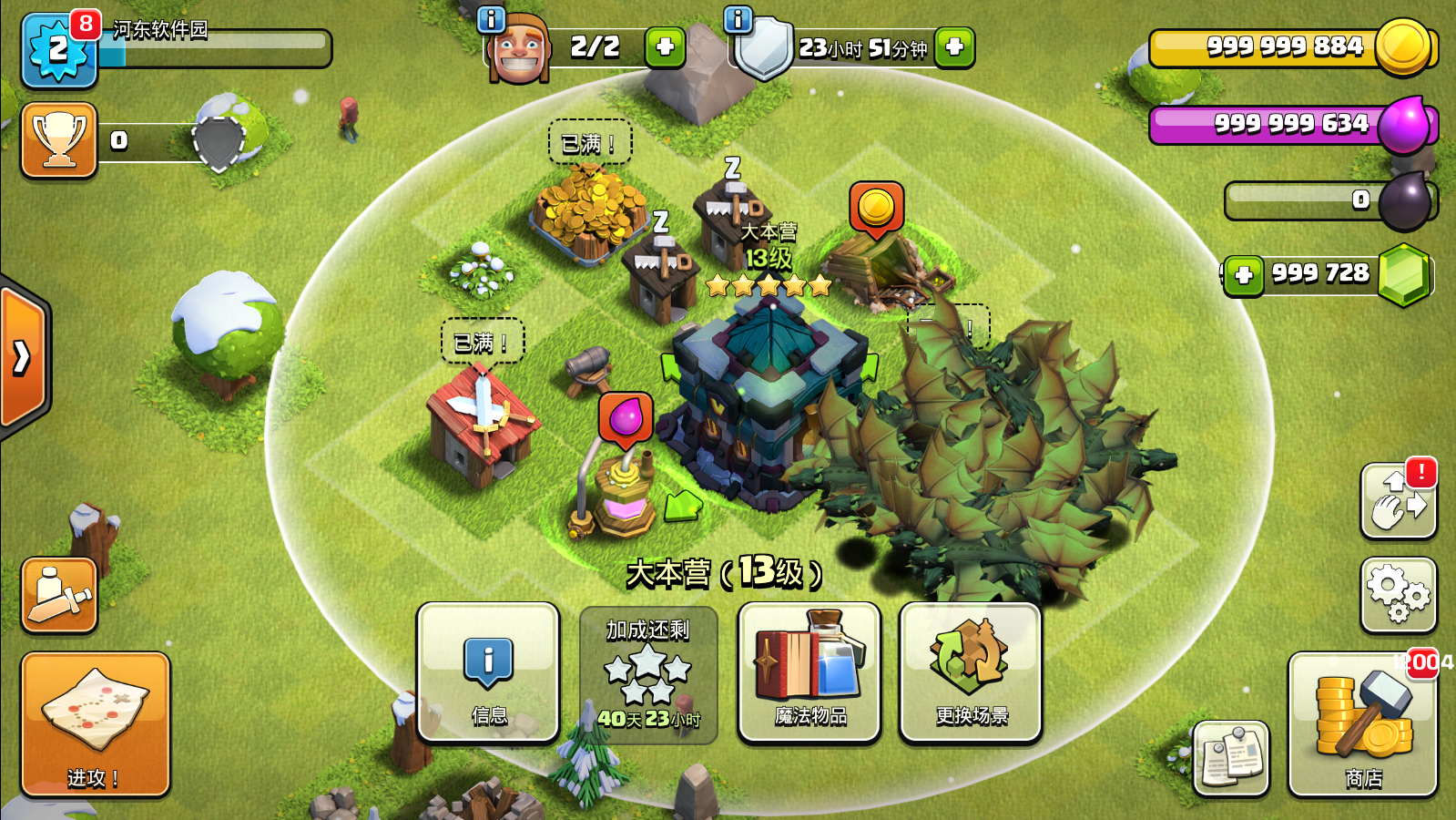Expand the orange side arrow panel
Image resolution: width=1456 pixels, height=820 pixels.
coord(23,357)
